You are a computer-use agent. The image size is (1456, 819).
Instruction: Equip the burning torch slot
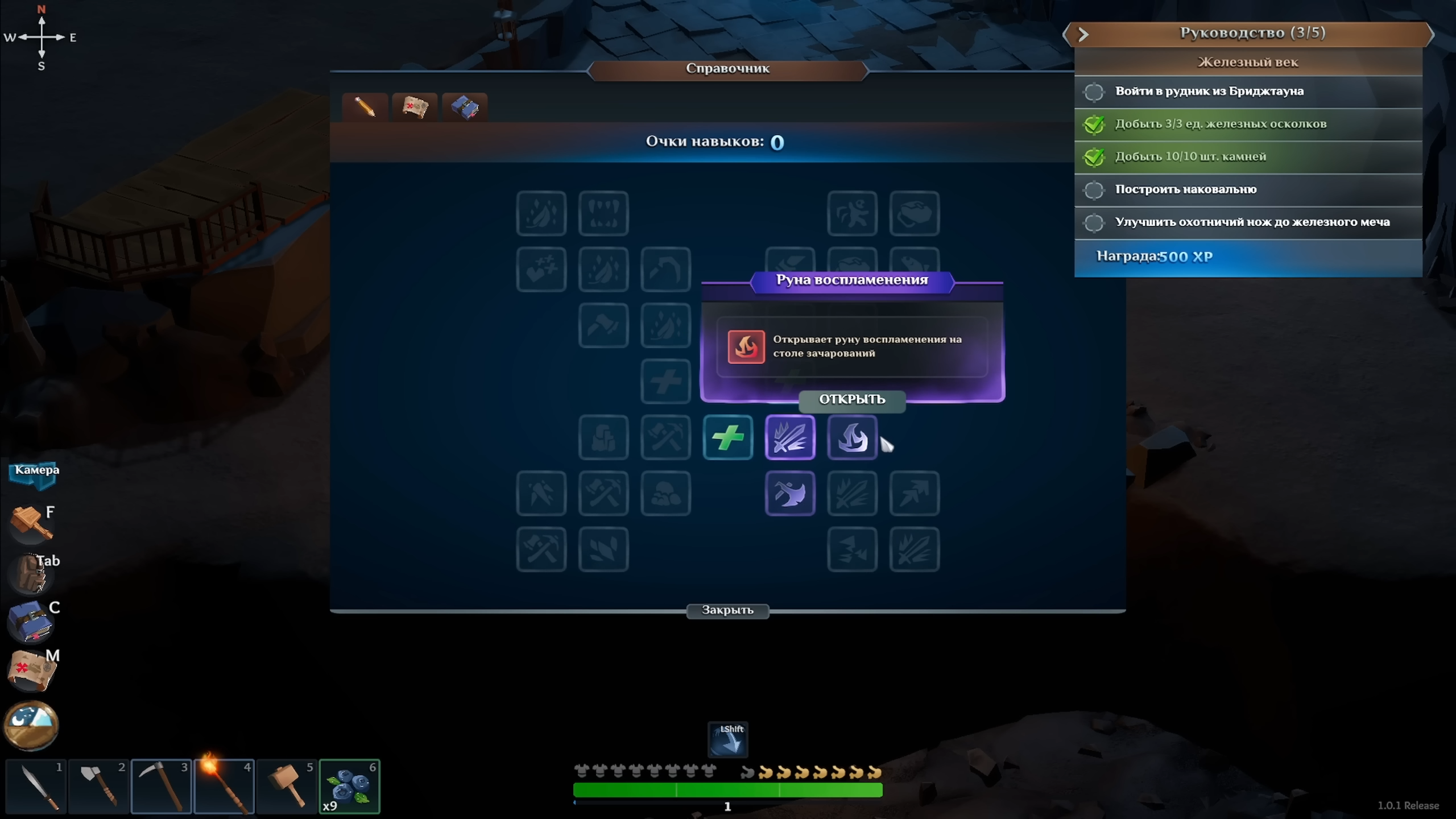pos(224,787)
